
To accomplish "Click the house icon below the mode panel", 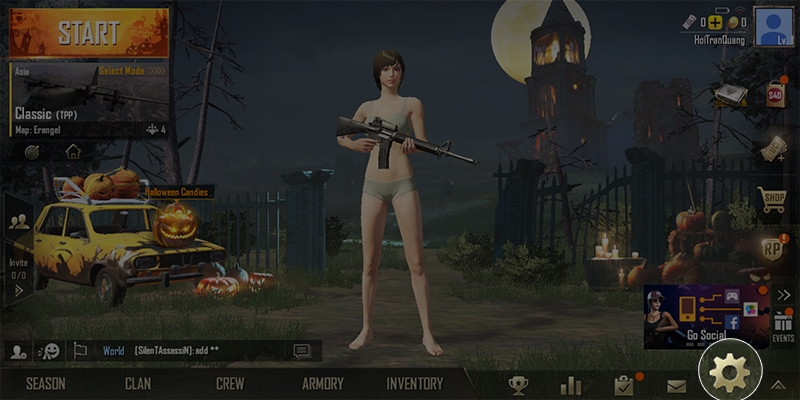I will (73, 152).
